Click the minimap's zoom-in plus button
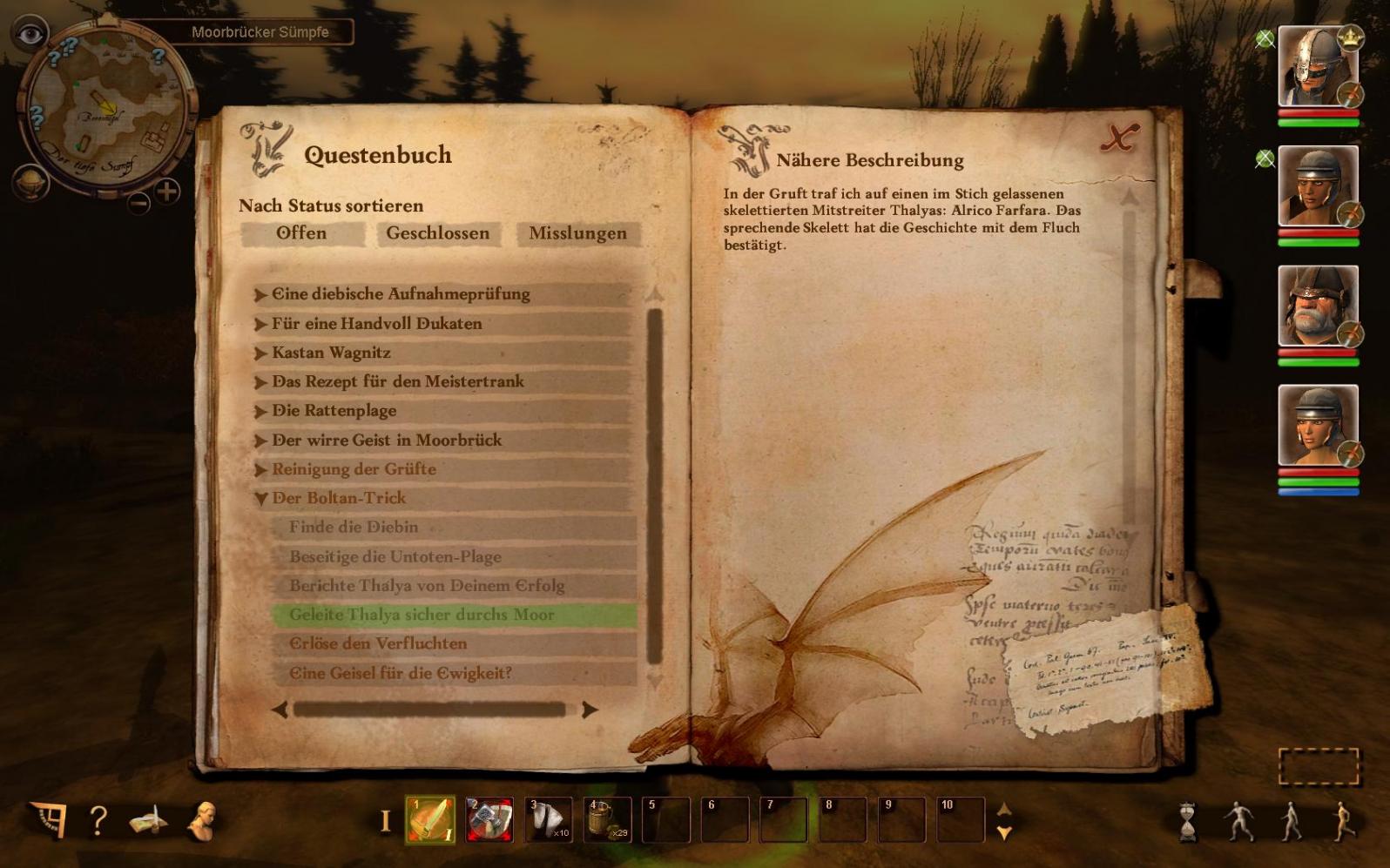Screen dimensions: 1390x868 [x=166, y=191]
